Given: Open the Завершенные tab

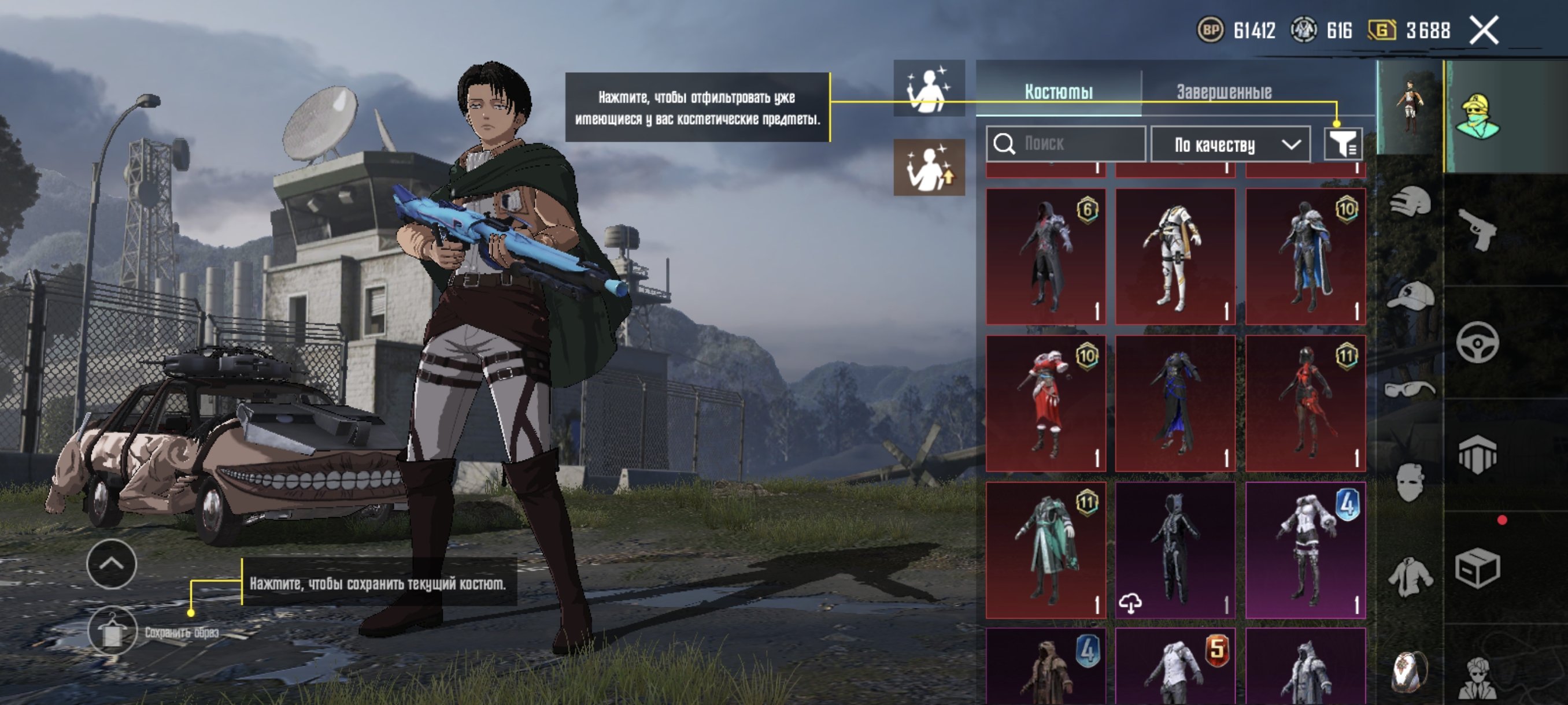Looking at the screenshot, I should coord(1223,92).
